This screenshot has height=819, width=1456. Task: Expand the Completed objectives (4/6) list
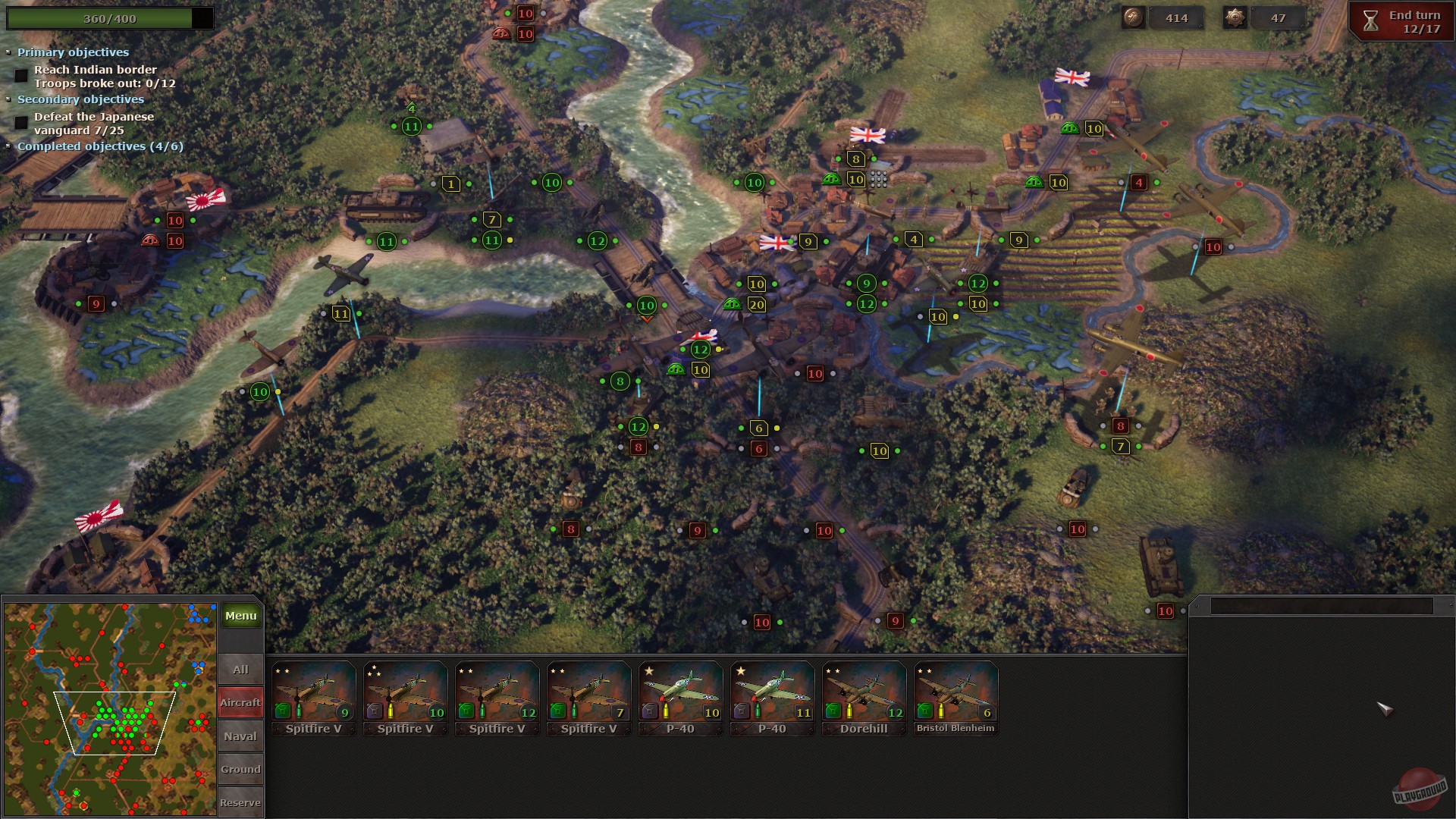coord(8,146)
